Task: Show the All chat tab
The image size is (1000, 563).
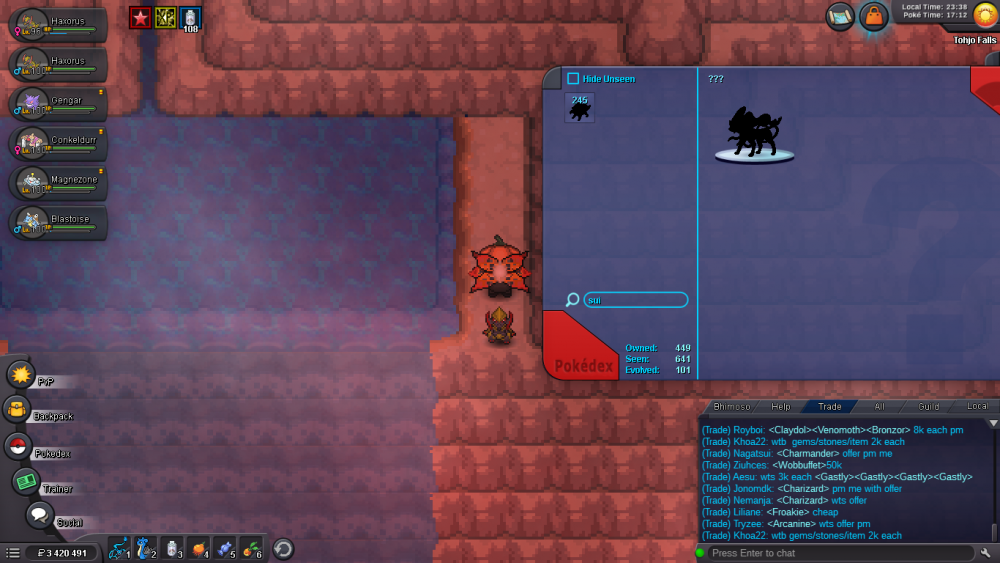Action: tap(879, 407)
